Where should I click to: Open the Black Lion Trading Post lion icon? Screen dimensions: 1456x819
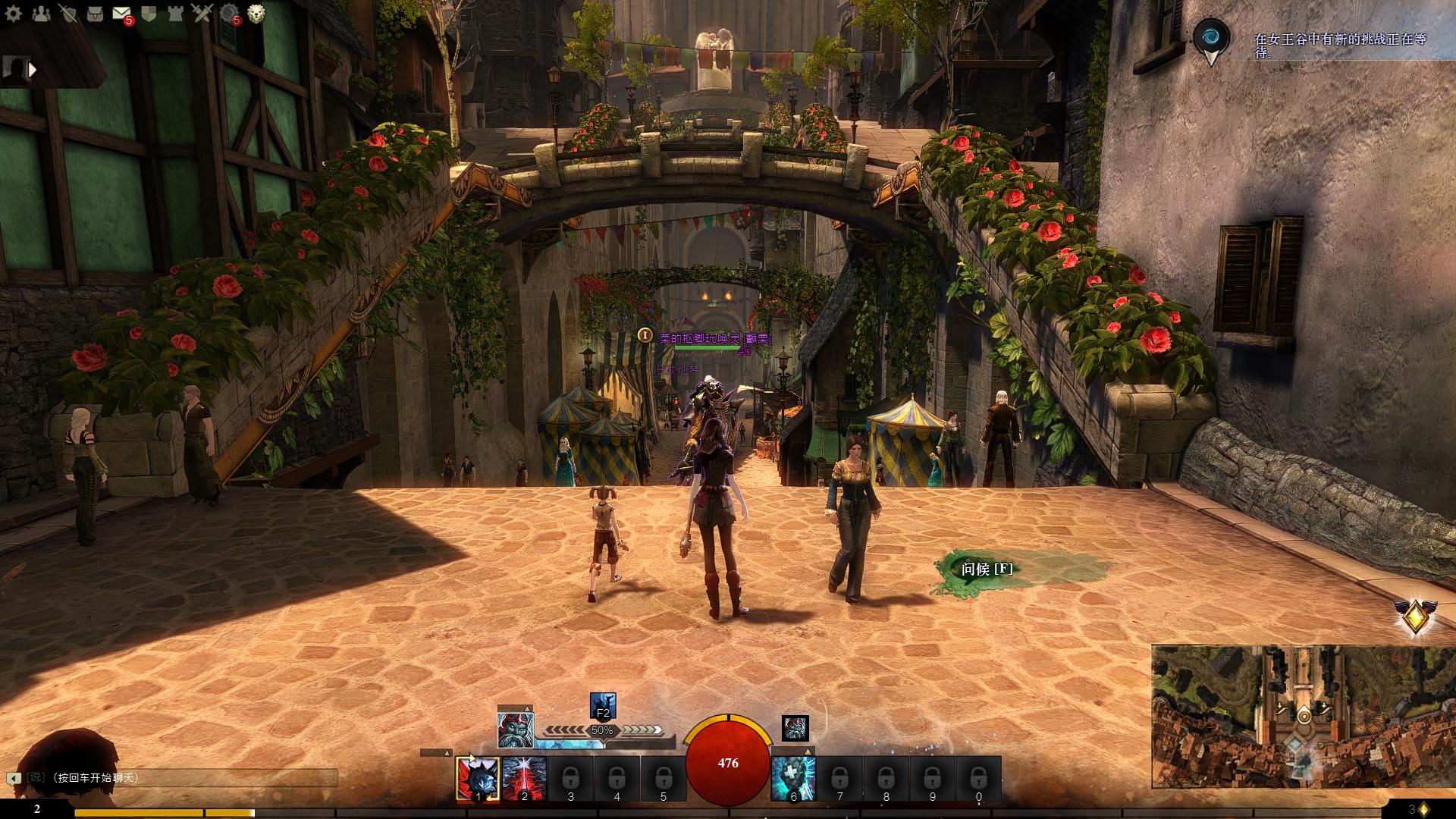[256, 14]
